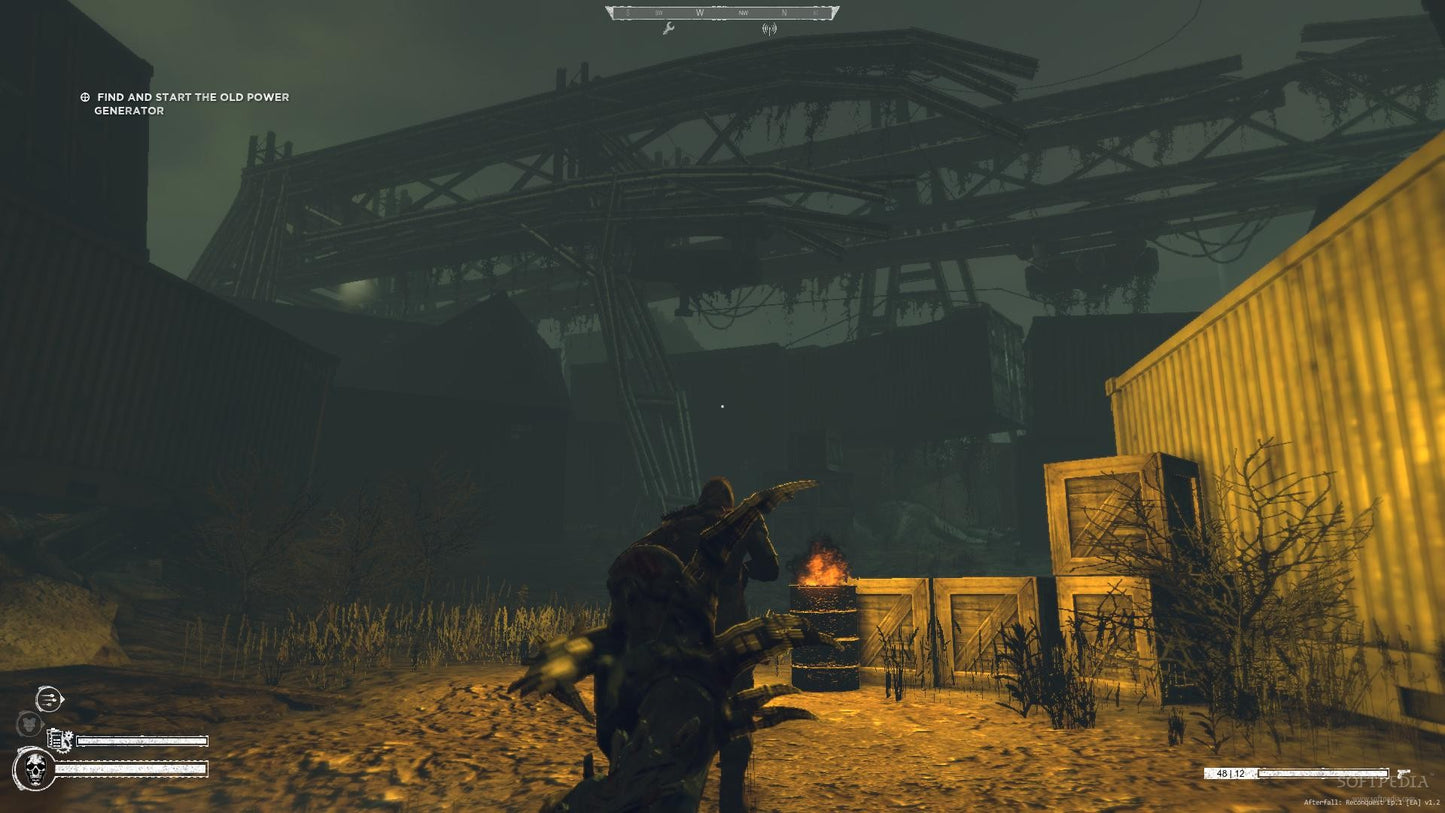Toggle the NW marker on the compass bar
This screenshot has width=1445, height=813.
click(743, 12)
